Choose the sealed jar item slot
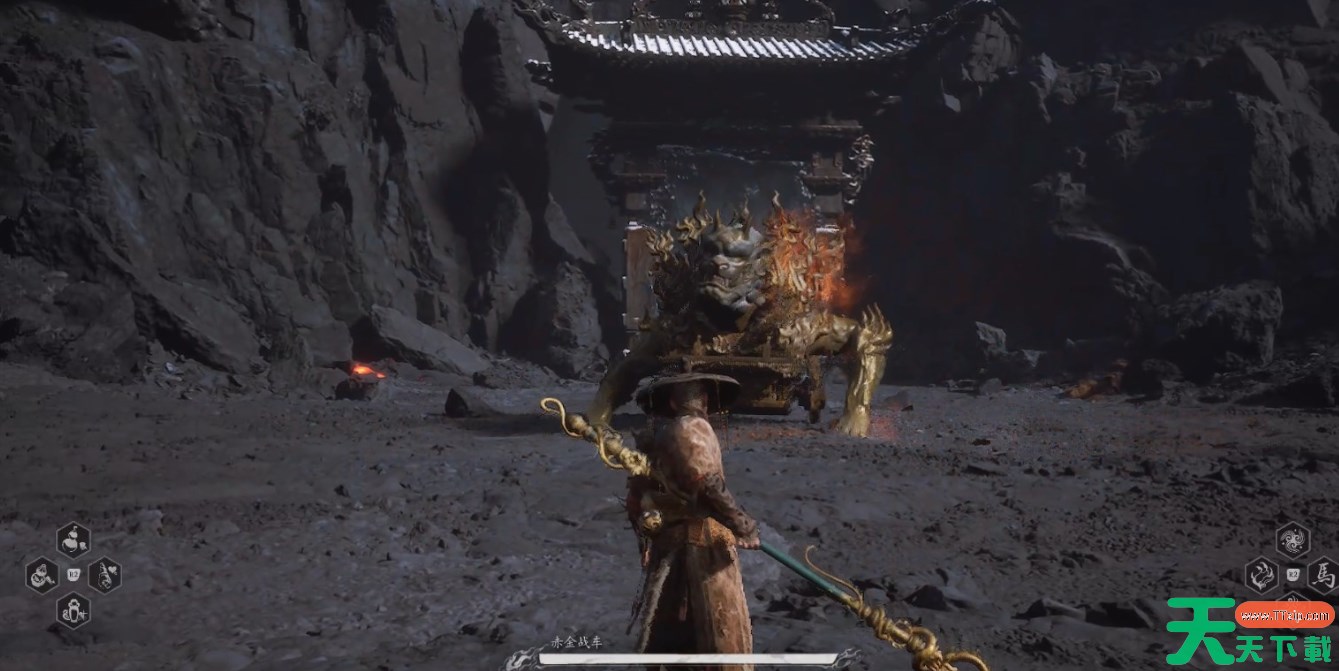The image size is (1339, 671). click(x=73, y=608)
